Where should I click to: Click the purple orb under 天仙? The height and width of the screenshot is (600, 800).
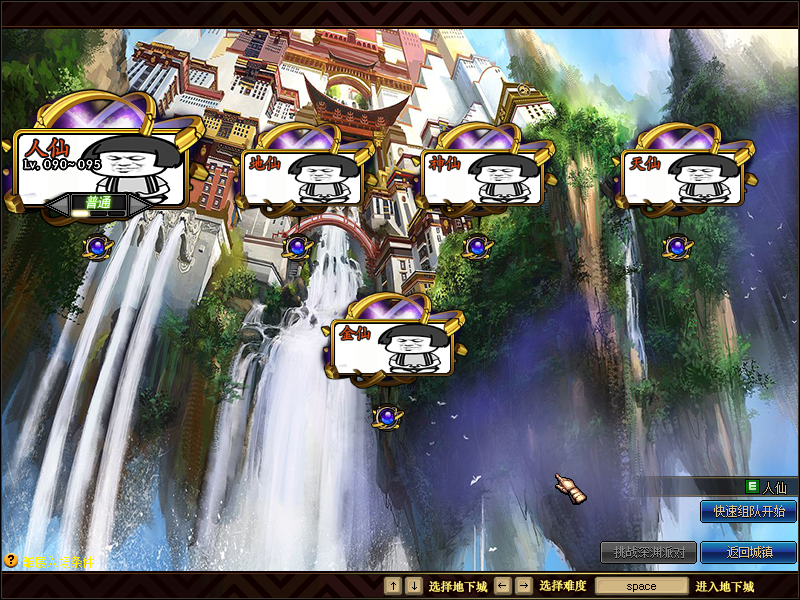click(675, 246)
